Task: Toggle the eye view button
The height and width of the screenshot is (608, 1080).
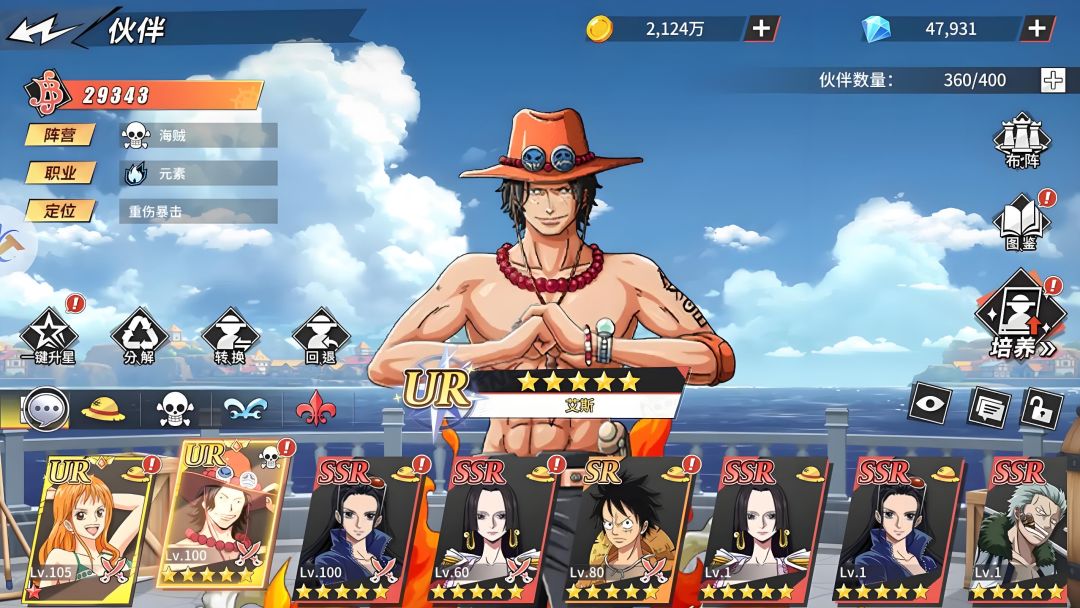Action: [x=929, y=403]
